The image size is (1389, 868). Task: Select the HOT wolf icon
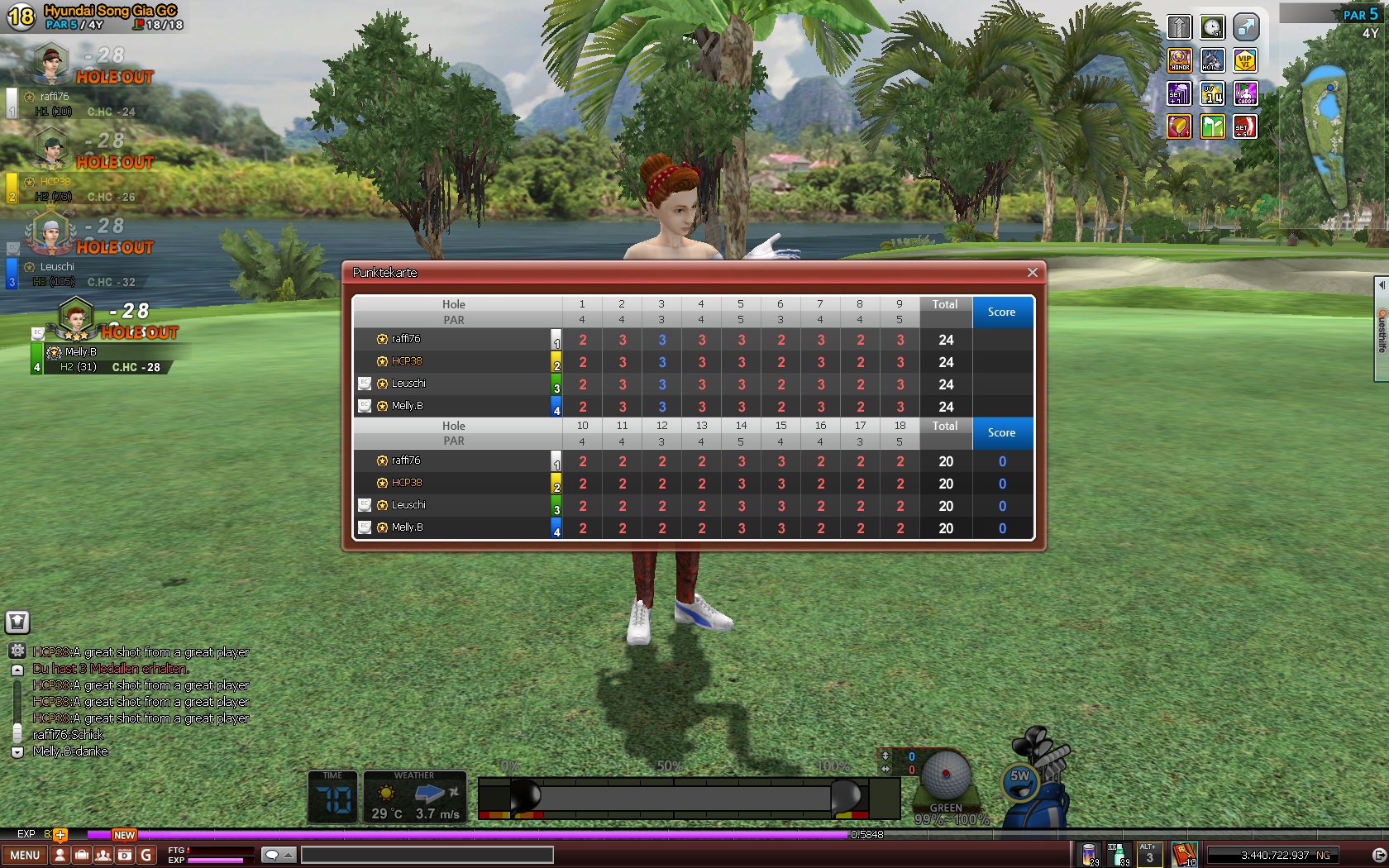[1212, 60]
